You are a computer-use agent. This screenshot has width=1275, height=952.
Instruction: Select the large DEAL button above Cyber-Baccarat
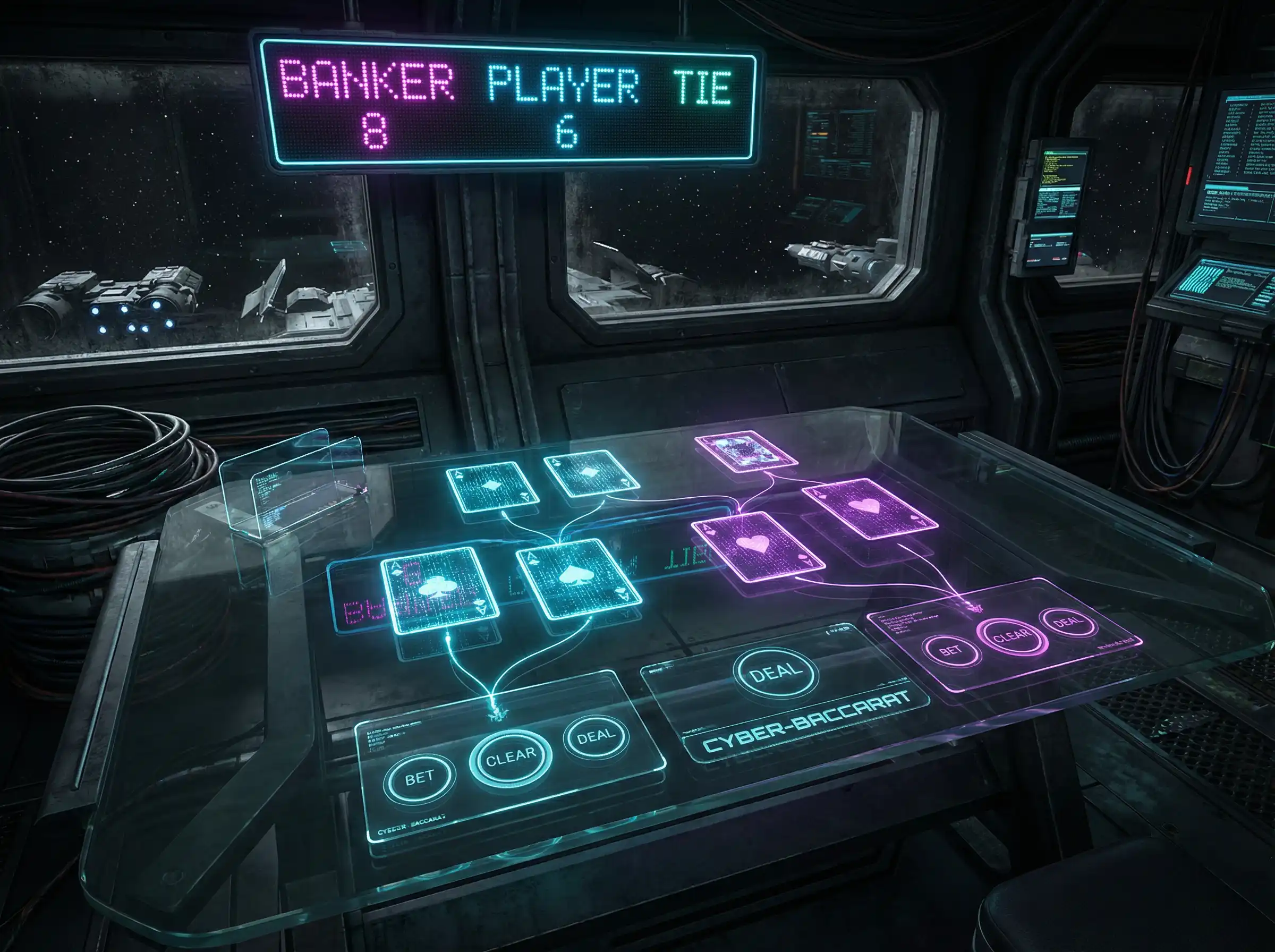pos(776,673)
